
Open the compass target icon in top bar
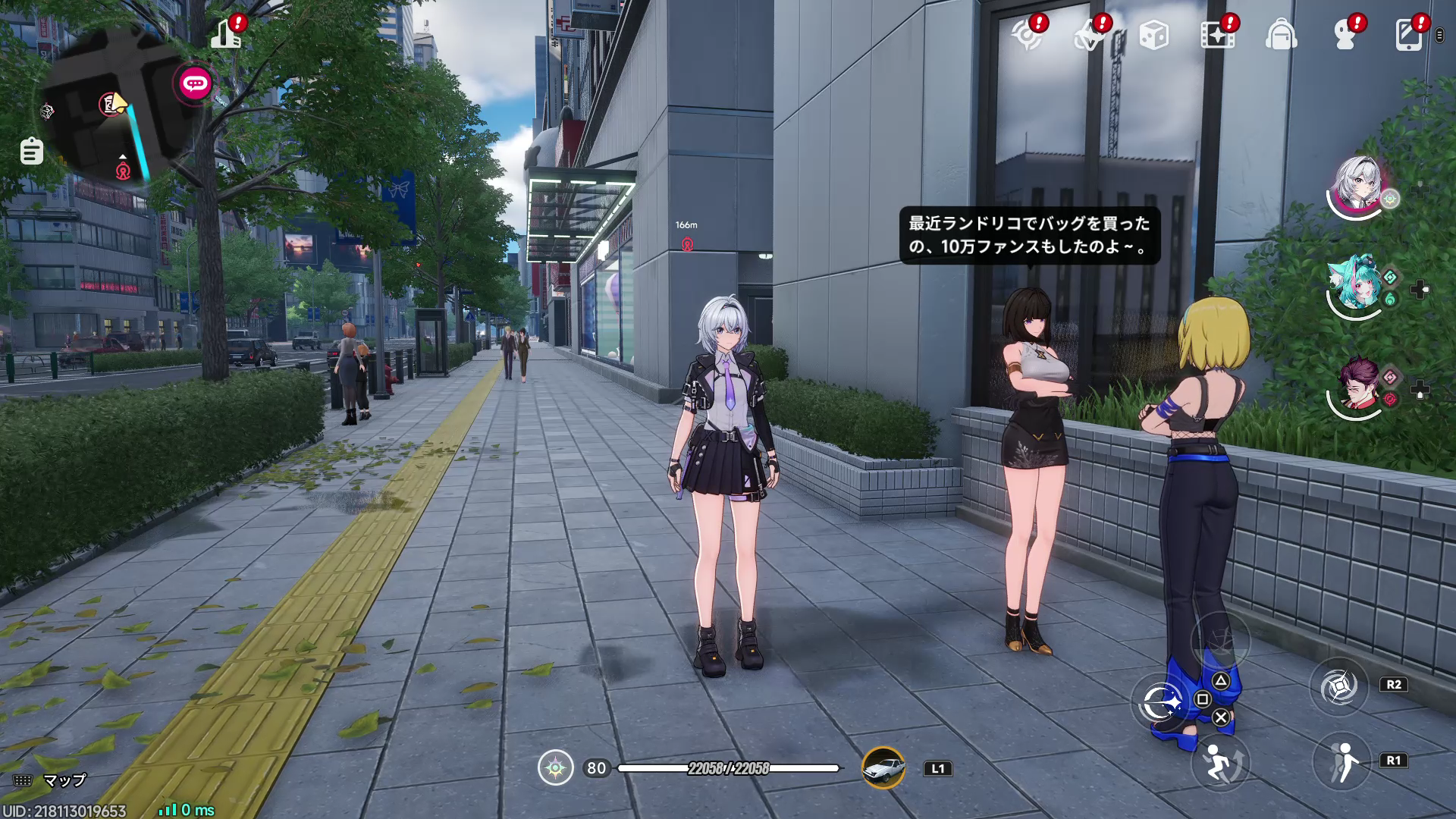pyautogui.click(x=1028, y=36)
